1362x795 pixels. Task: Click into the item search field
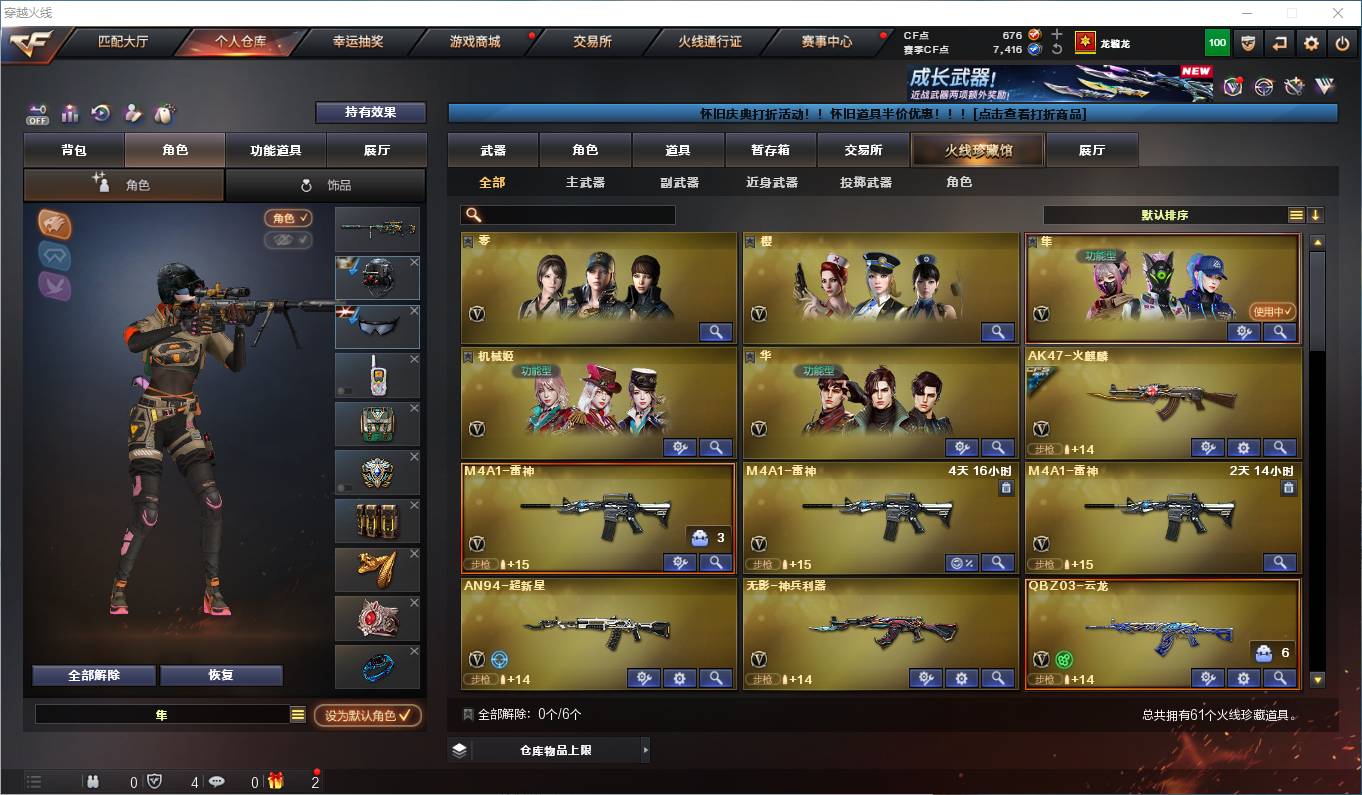point(570,214)
